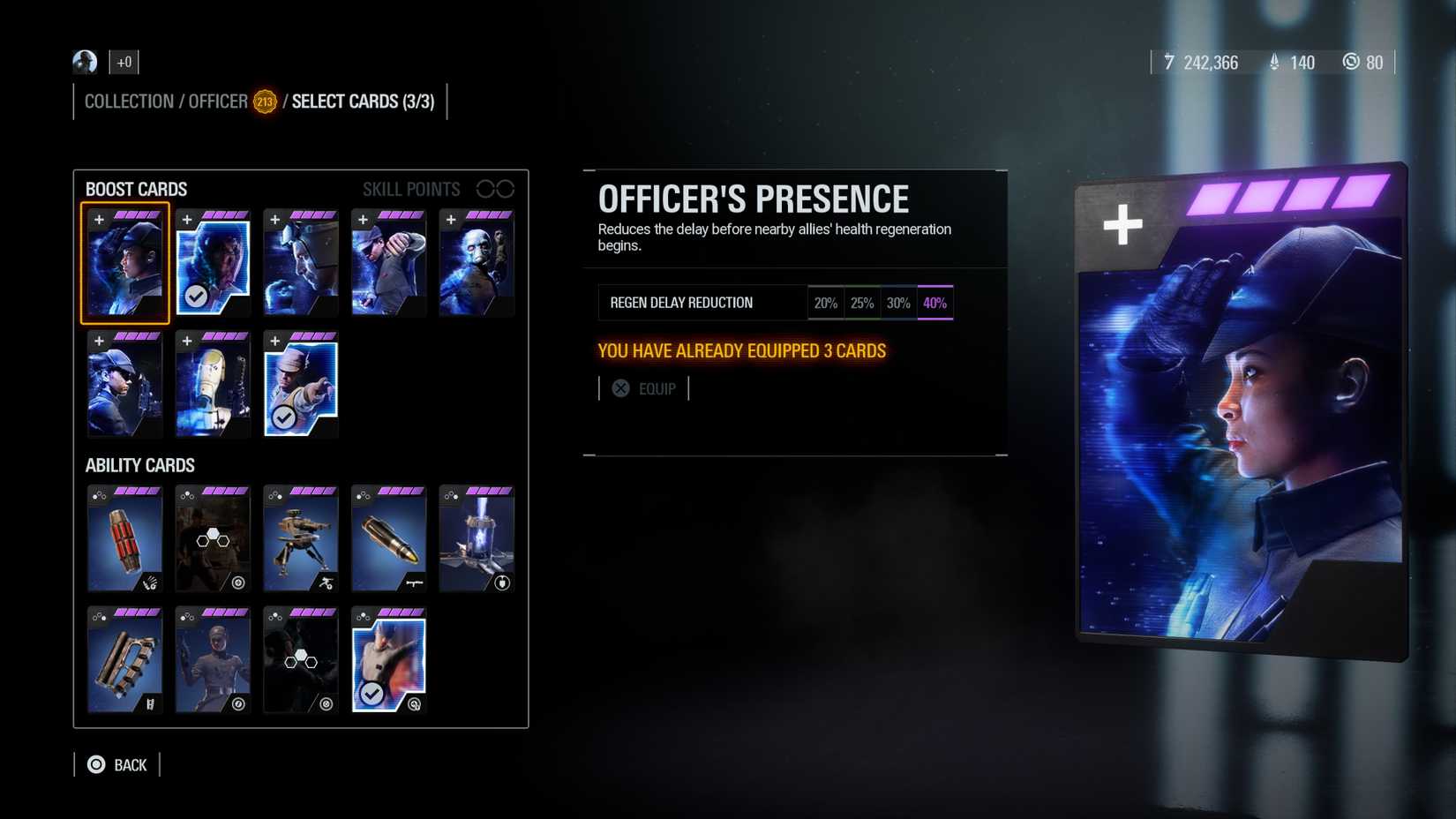Open the OFFICER collection breadcrumb
1456x819 pixels.
[x=217, y=101]
